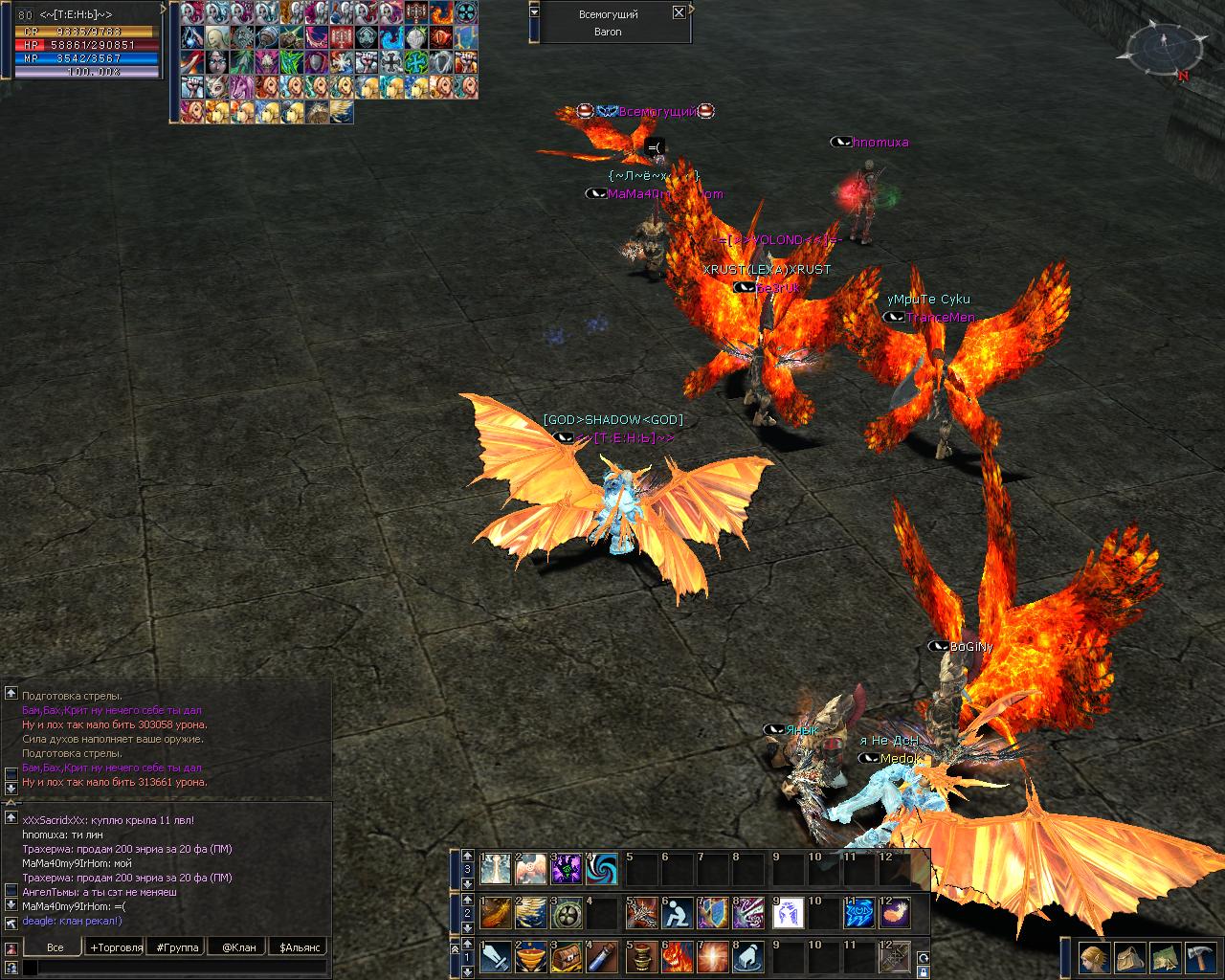Use the pick-up hand action slot
This screenshot has height=980, width=1225.
(x=749, y=957)
